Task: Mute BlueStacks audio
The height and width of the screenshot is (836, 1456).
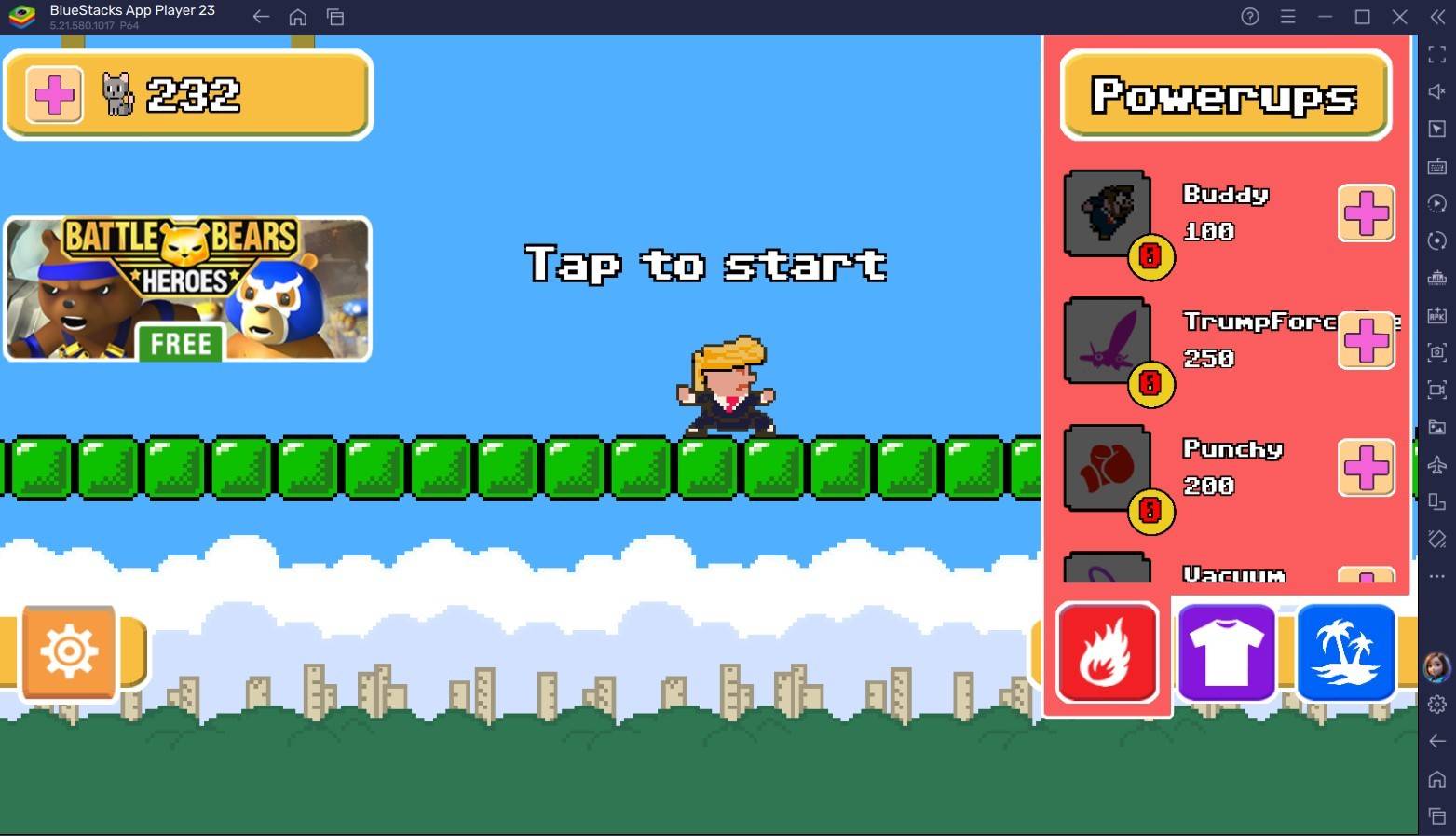Action: (1437, 91)
